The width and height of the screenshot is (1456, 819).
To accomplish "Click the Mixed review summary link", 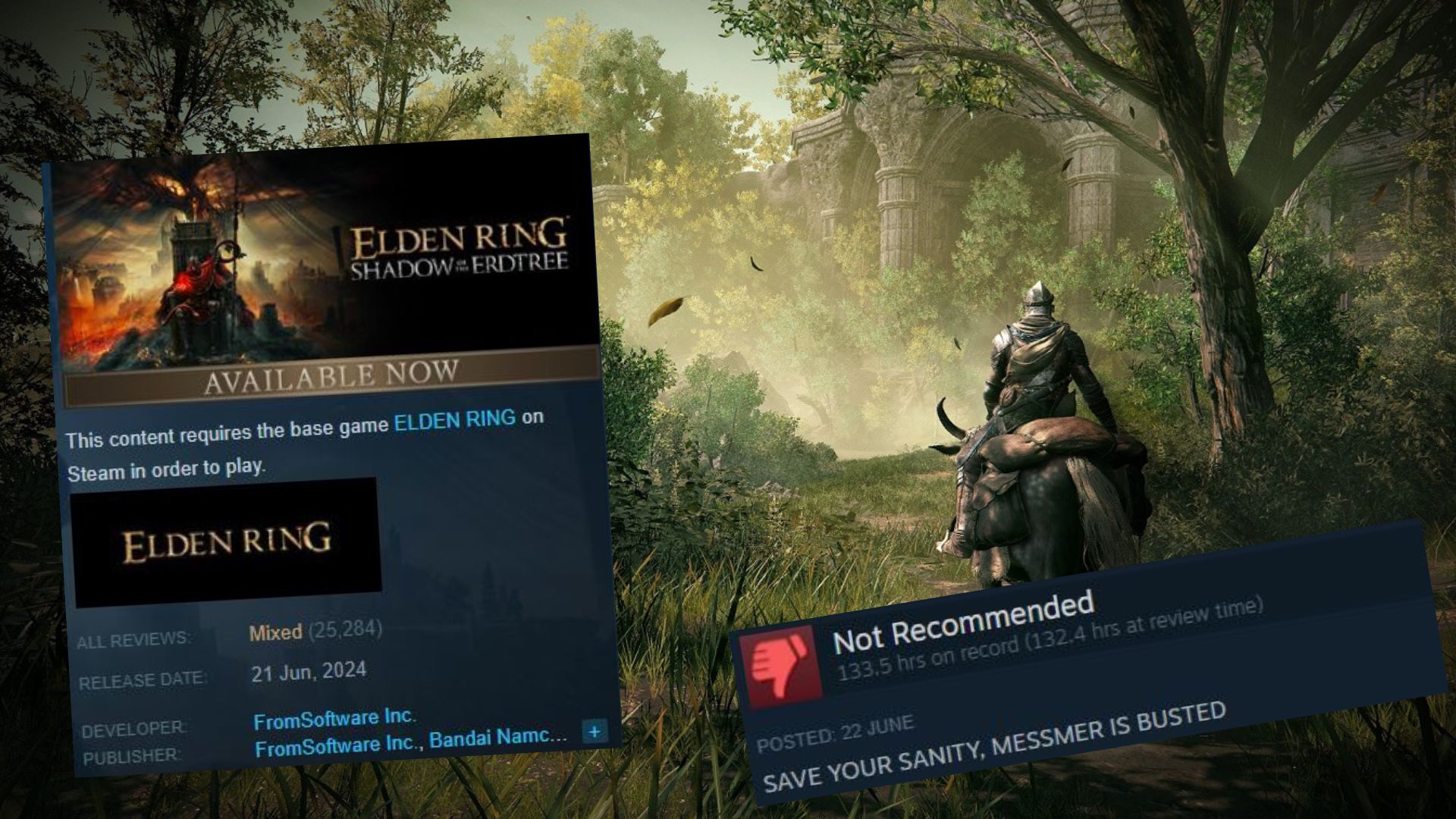I will click(275, 631).
